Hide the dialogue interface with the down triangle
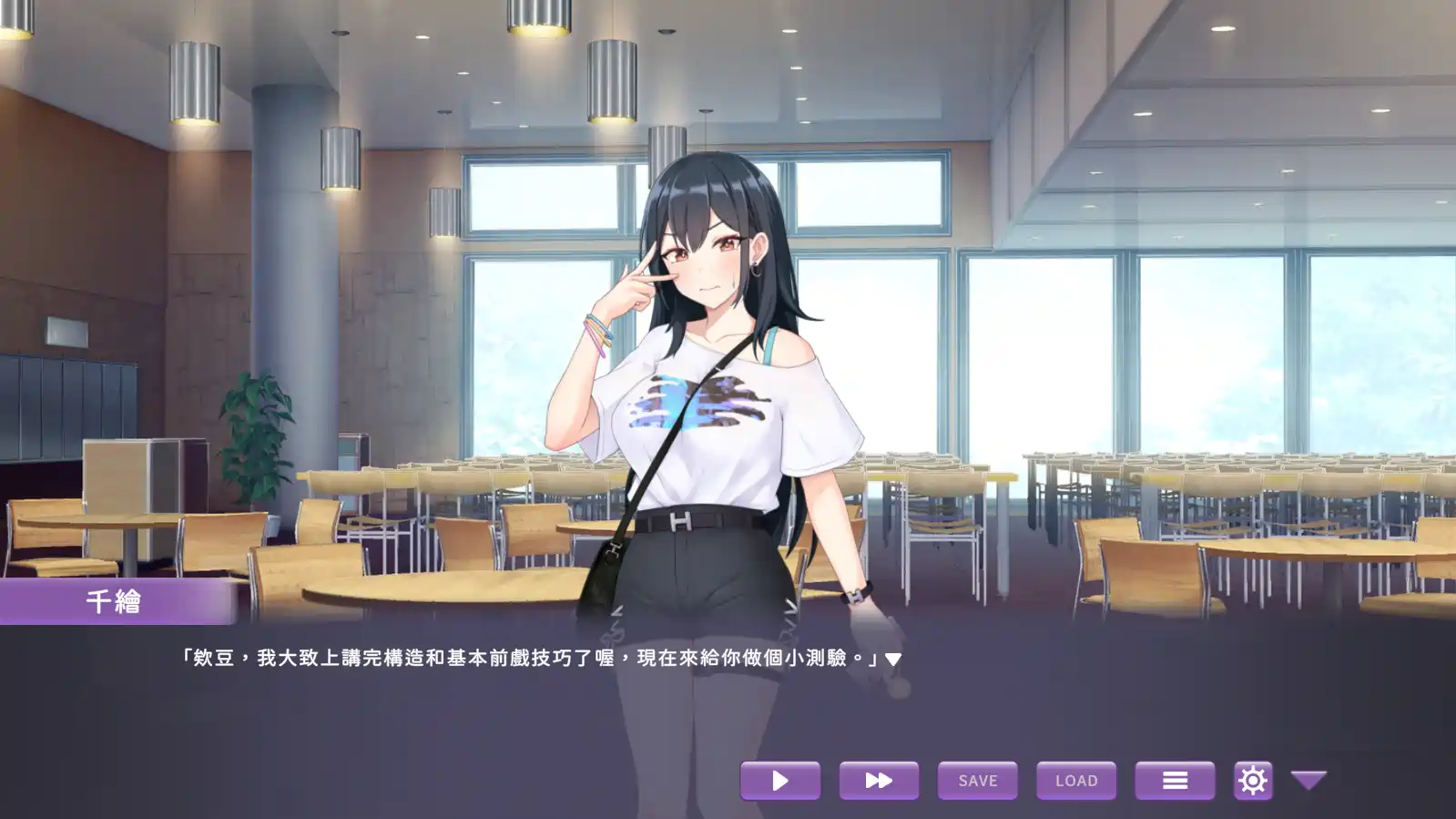 tap(1309, 780)
